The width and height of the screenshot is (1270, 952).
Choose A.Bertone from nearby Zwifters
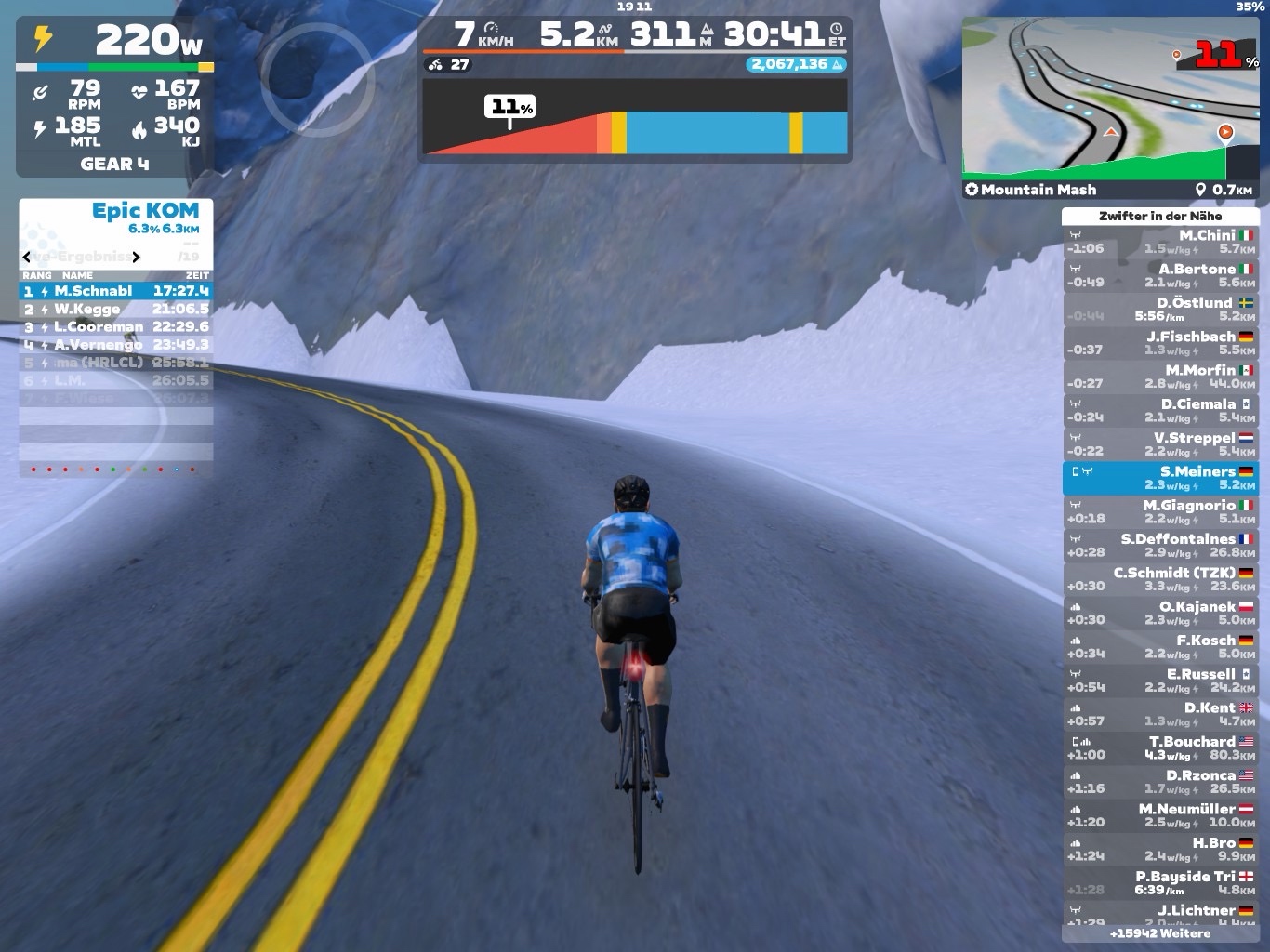click(x=1160, y=275)
